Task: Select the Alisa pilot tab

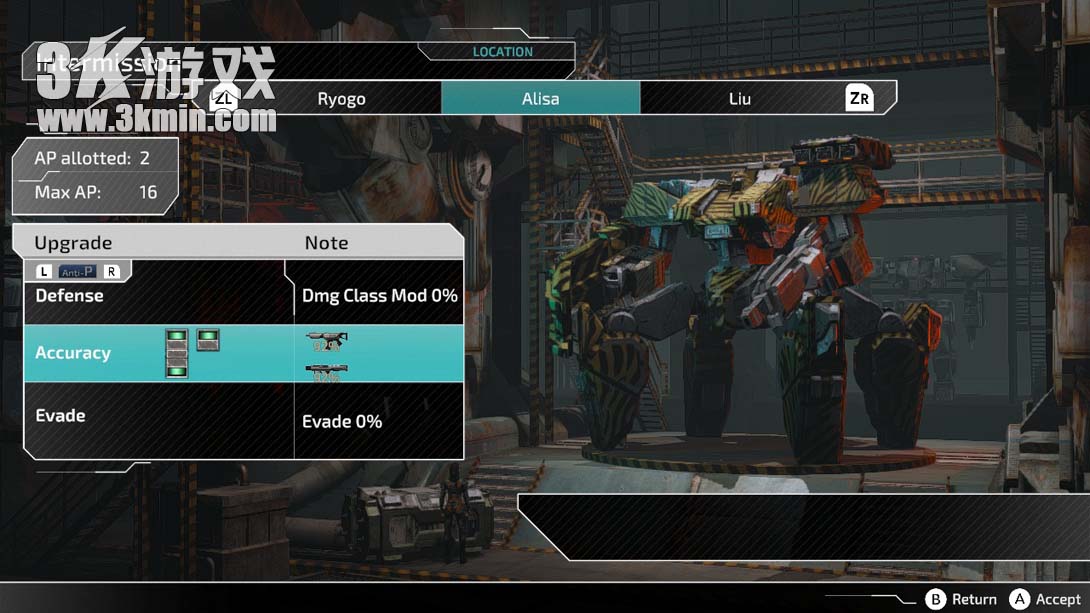Action: [x=540, y=98]
